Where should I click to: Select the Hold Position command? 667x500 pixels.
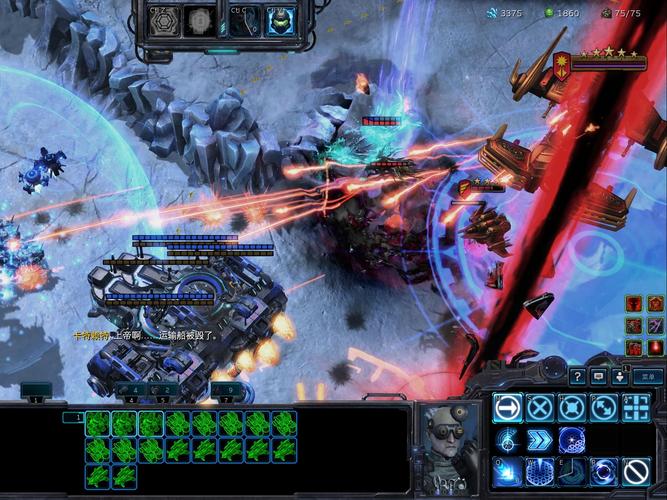pyautogui.click(x=571, y=408)
